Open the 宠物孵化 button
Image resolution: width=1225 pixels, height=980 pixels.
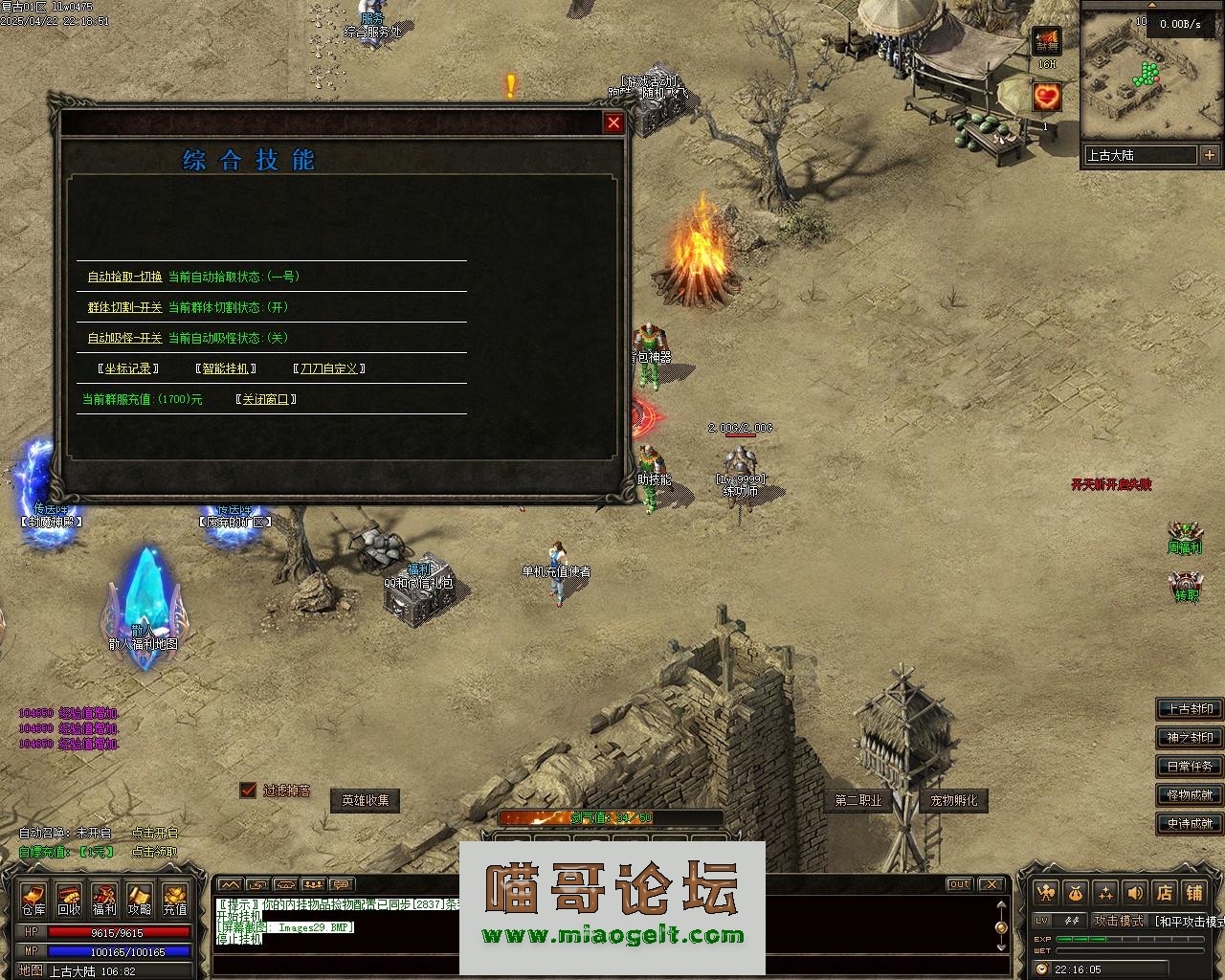point(954,800)
